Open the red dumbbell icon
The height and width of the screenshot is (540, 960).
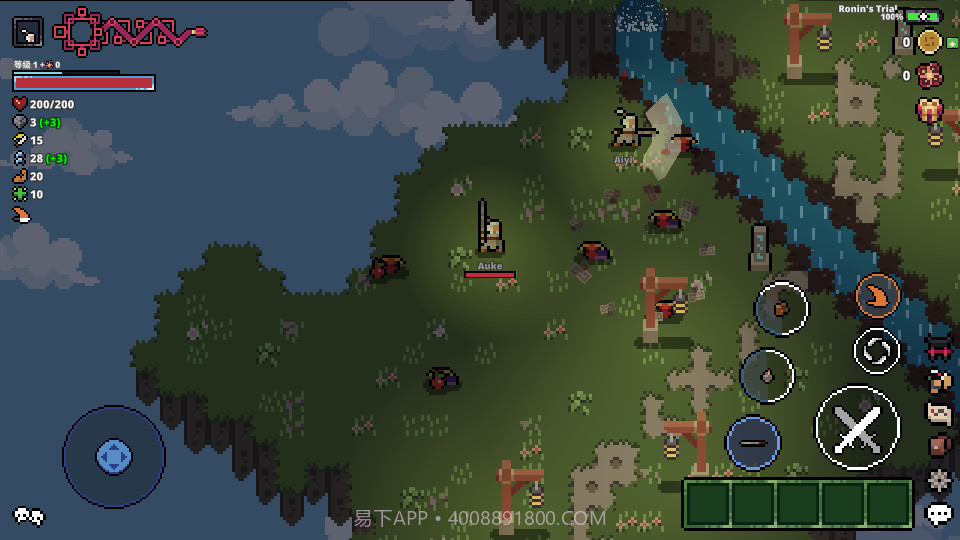click(938, 349)
